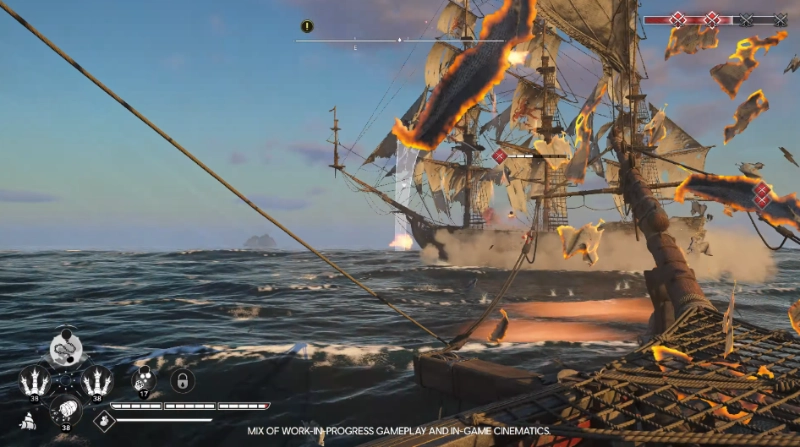Use the repair kit consumable showing 17

[x=144, y=379]
